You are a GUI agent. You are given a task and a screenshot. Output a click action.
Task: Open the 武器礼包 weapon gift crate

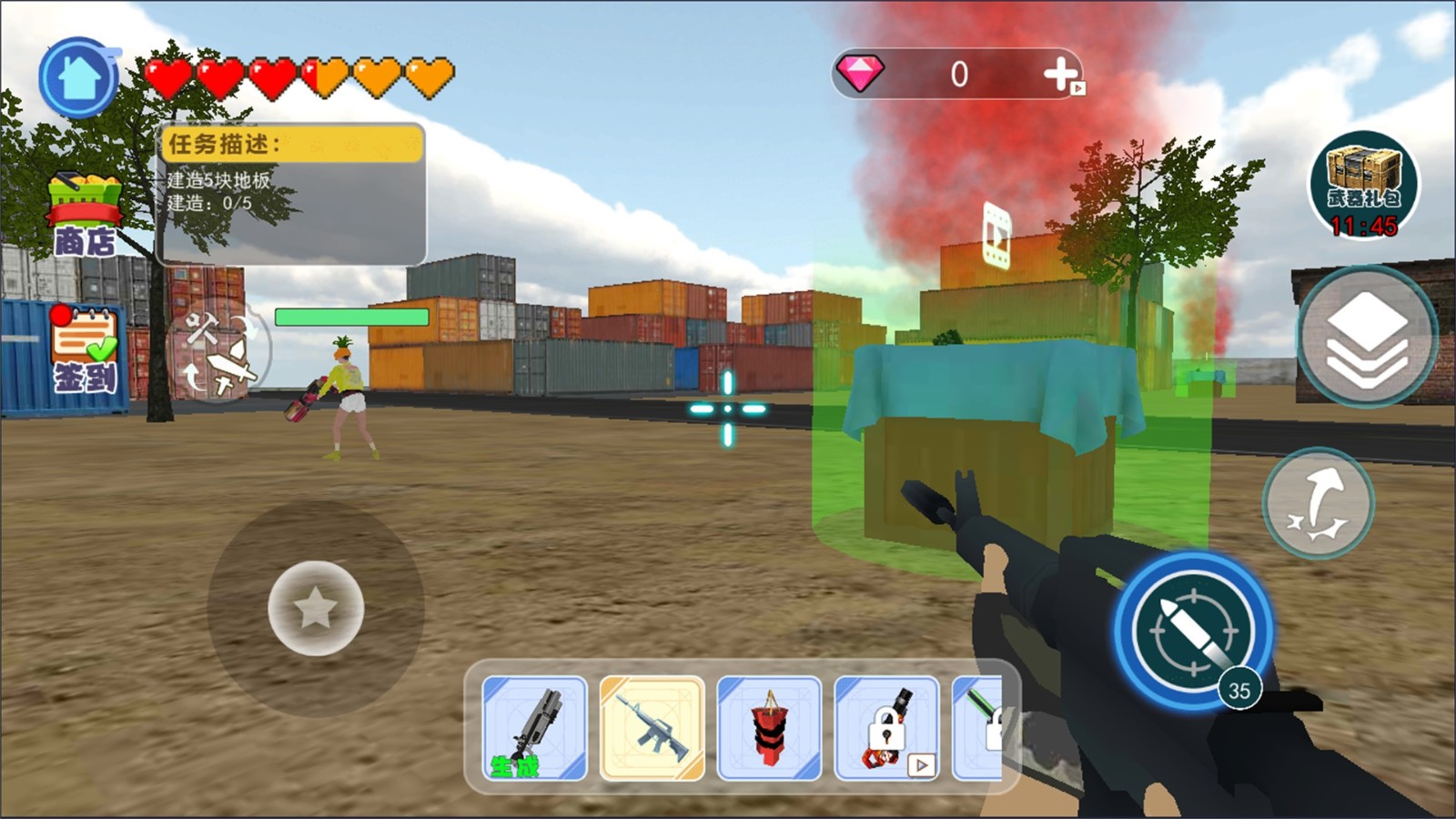pyautogui.click(x=1362, y=187)
